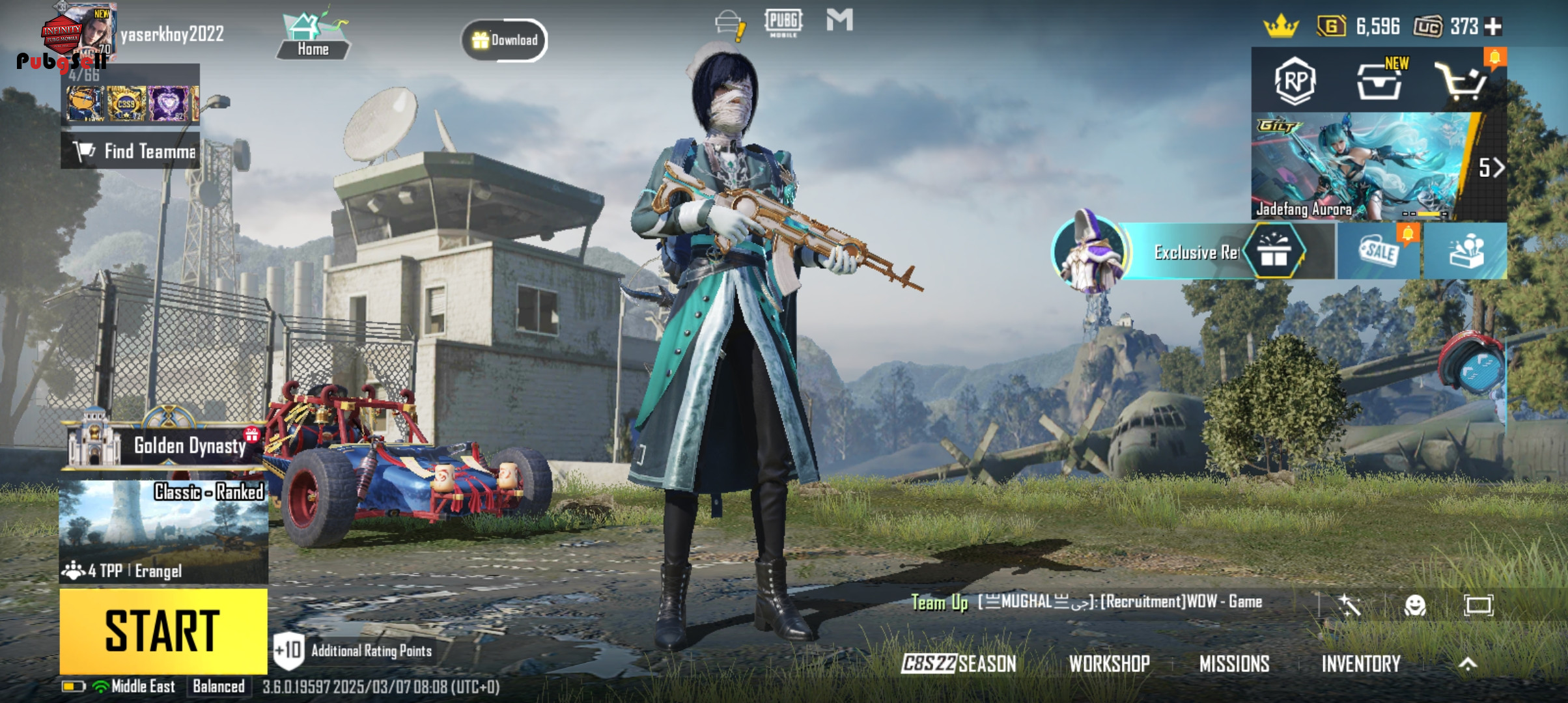
Task: Add UC with the plus button
Action: (x=1493, y=27)
